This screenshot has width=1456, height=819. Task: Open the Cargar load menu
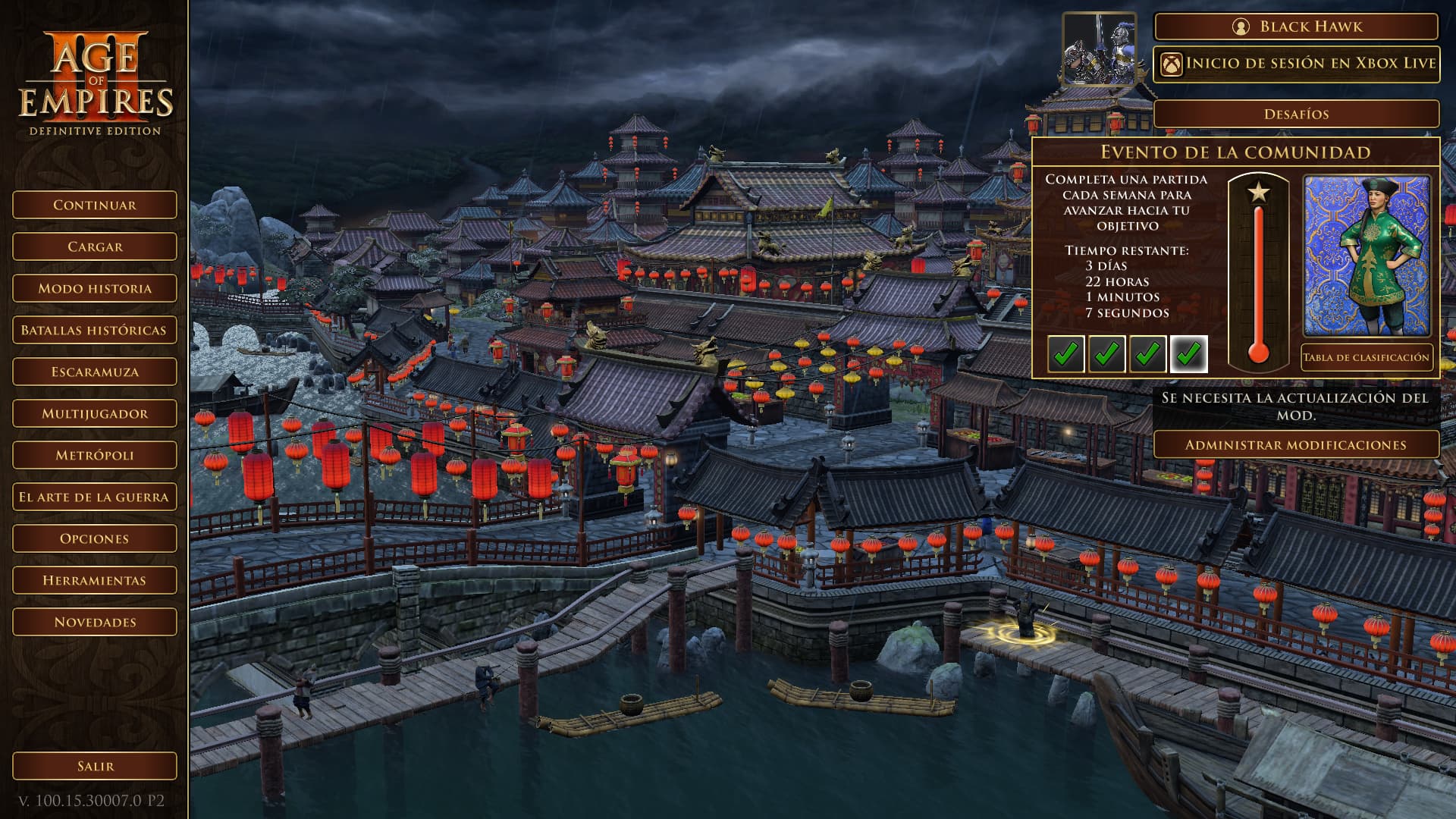(x=95, y=246)
